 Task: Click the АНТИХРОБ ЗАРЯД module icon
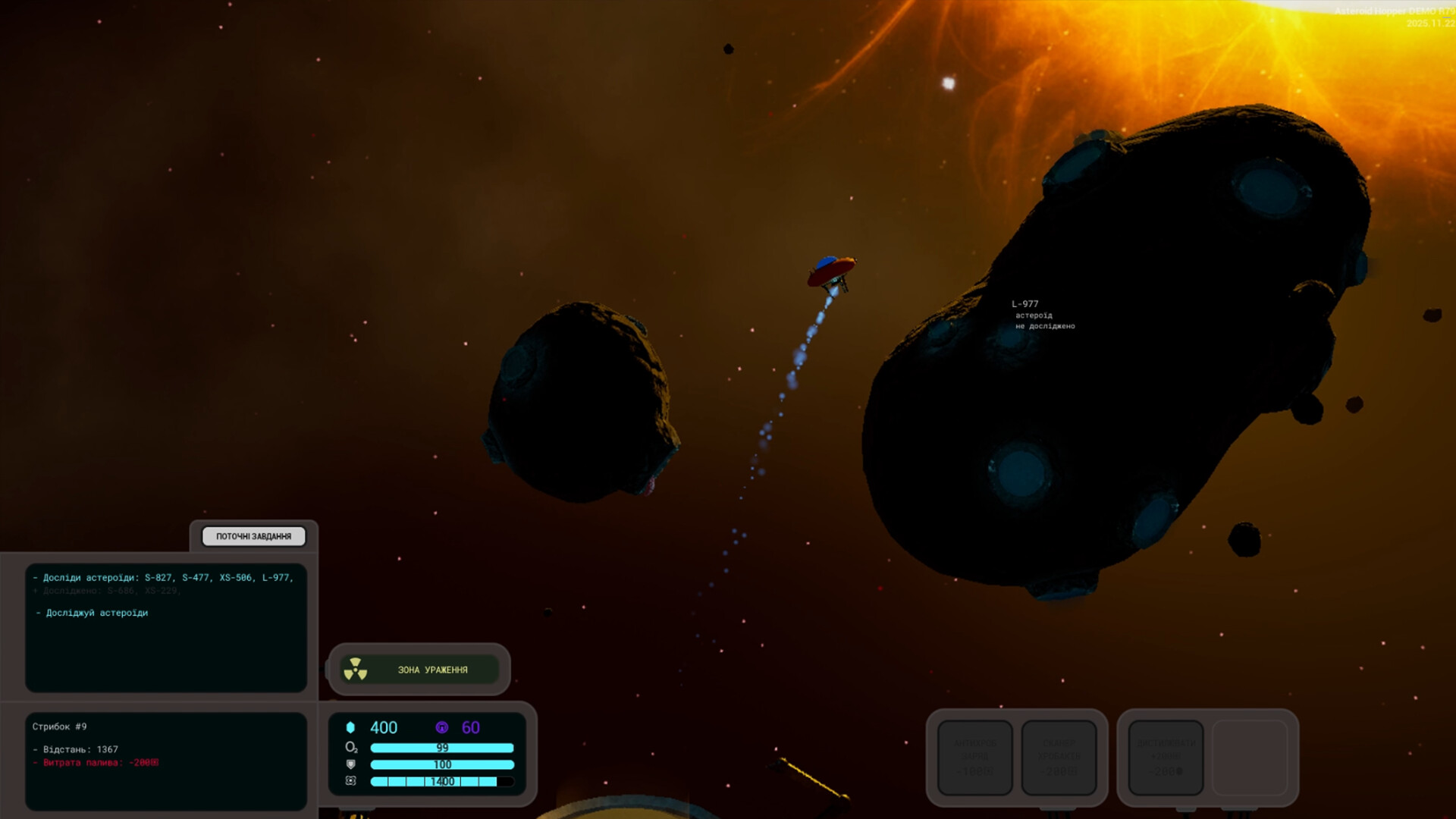pos(975,758)
